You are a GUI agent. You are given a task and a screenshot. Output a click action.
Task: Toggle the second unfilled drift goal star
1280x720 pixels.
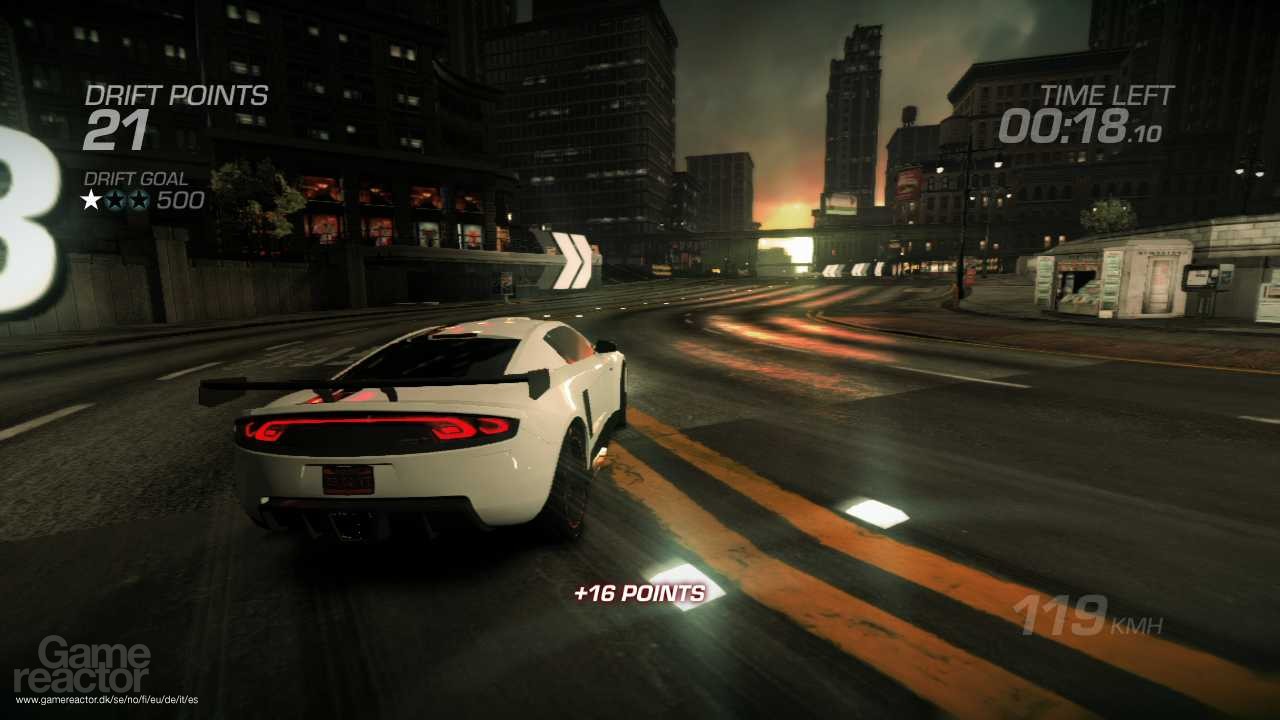point(115,198)
